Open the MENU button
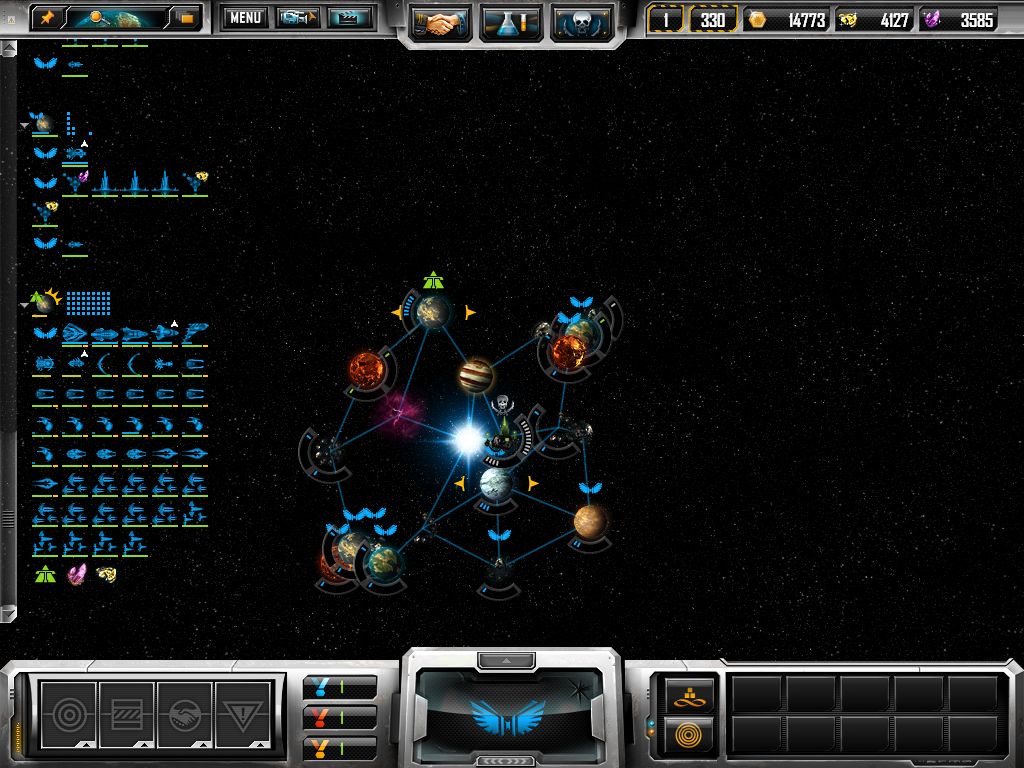Viewport: 1024px width, 768px height. (x=245, y=18)
